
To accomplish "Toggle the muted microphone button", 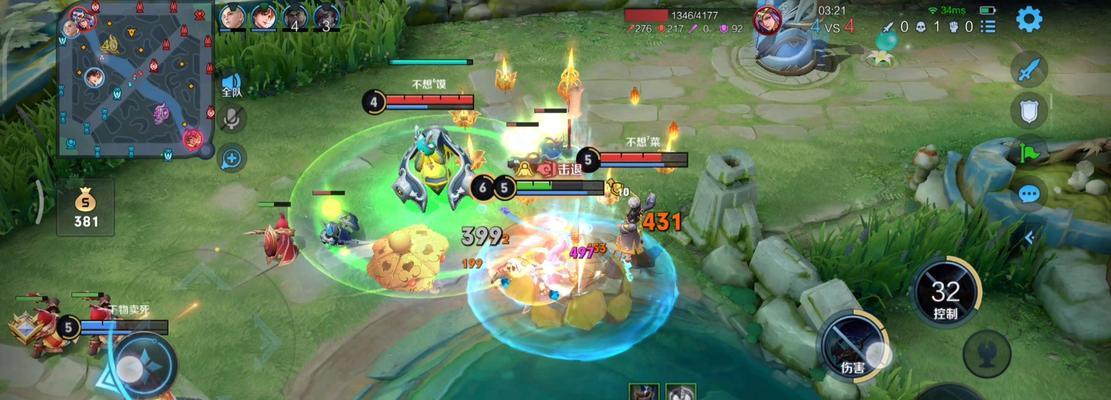I will (x=232, y=120).
